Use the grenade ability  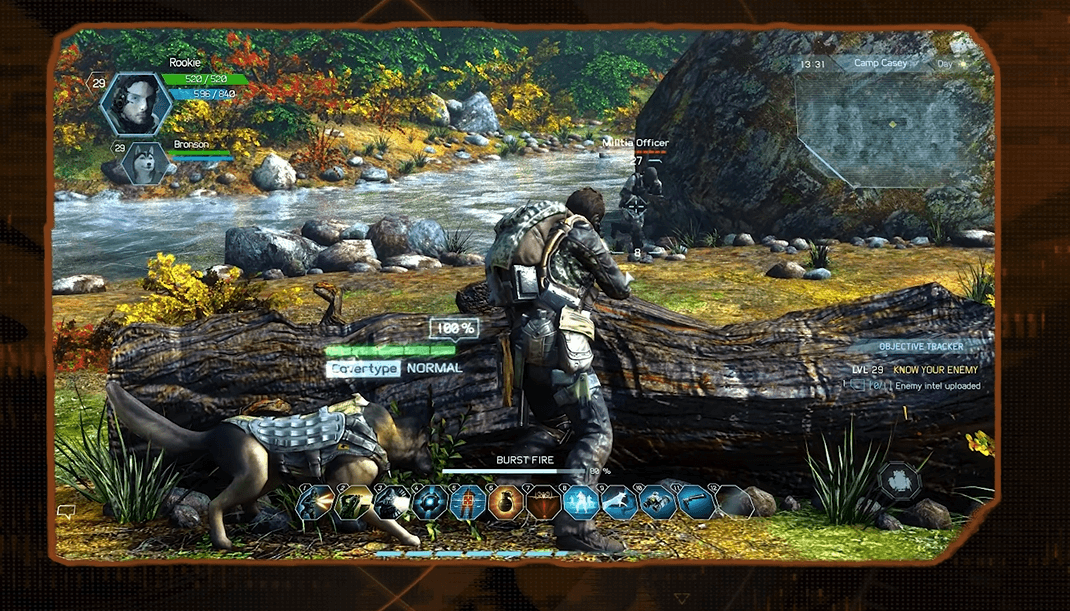(x=505, y=501)
